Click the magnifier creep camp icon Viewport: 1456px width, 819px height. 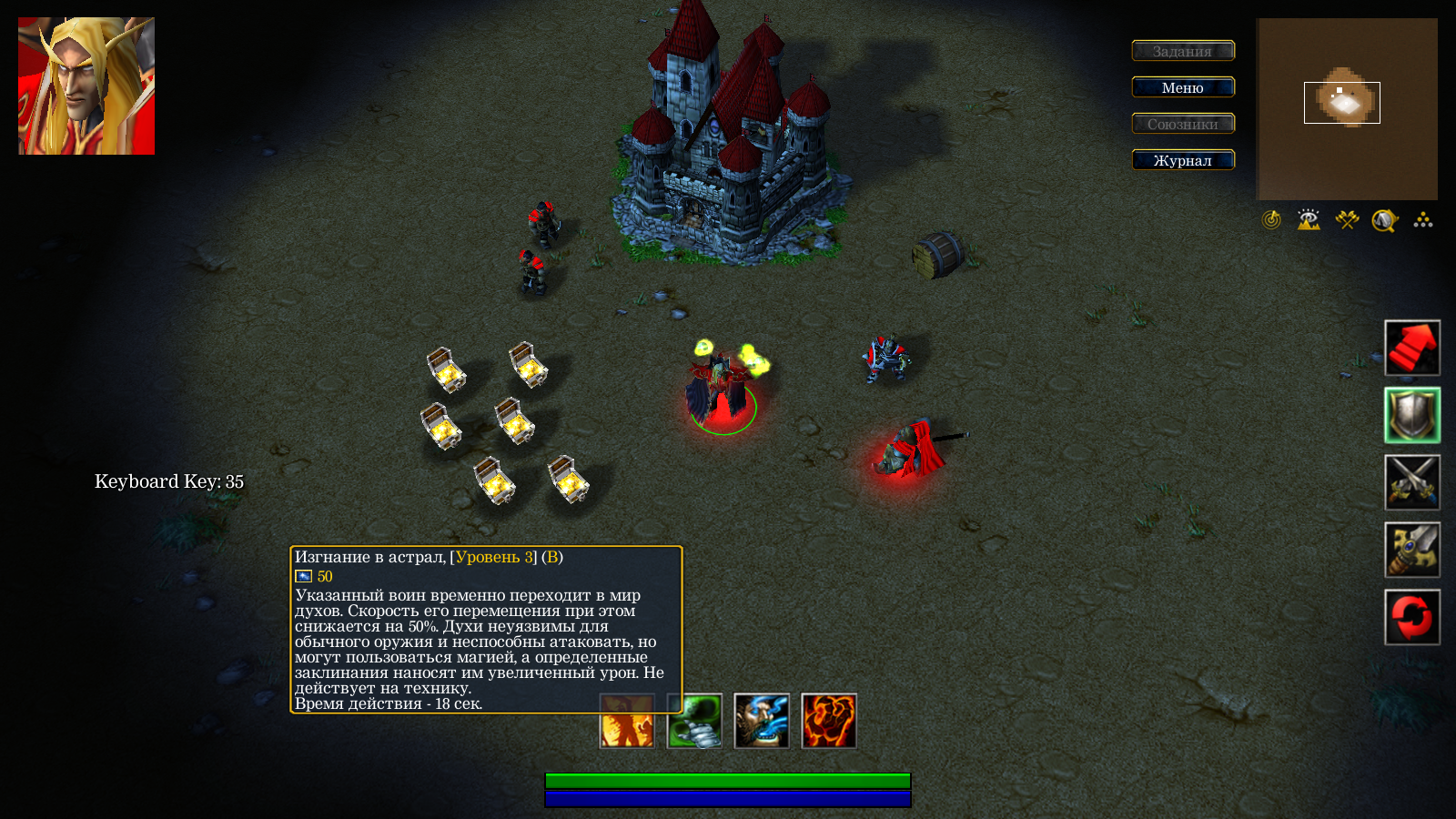1384,220
